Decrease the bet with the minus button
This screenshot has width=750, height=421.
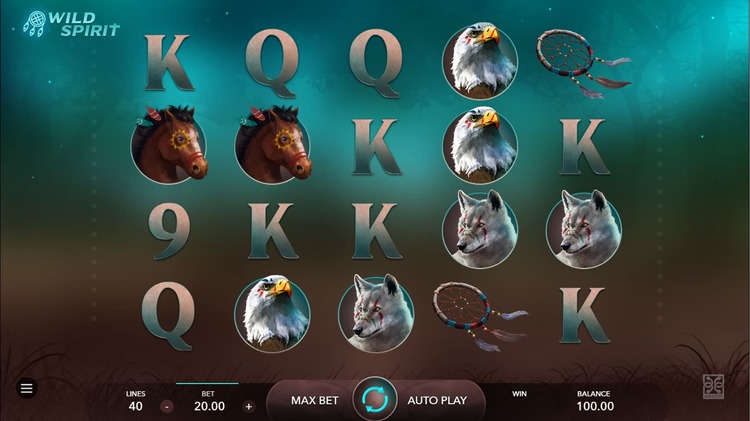point(167,407)
